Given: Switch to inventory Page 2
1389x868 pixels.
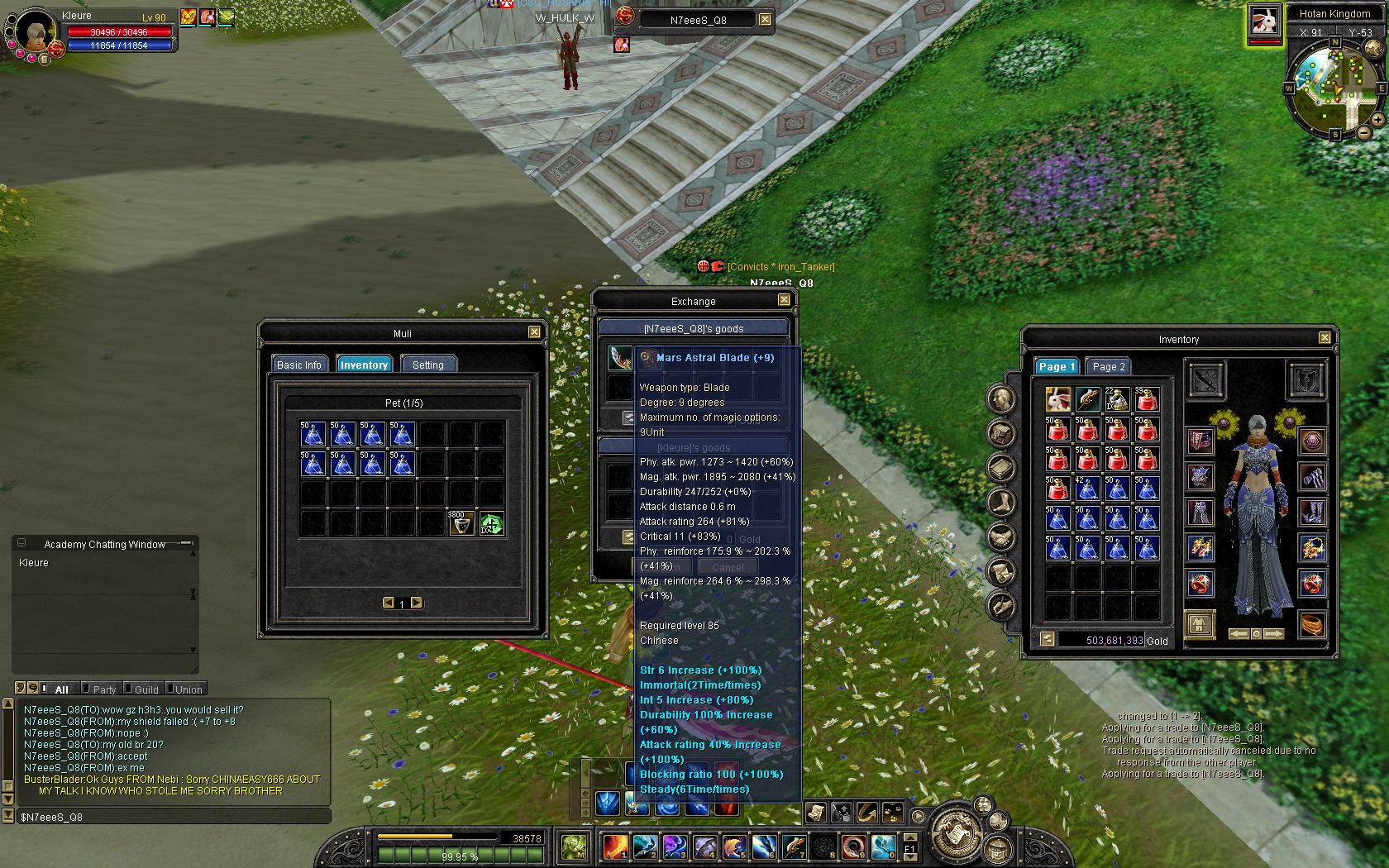Looking at the screenshot, I should tap(1108, 366).
